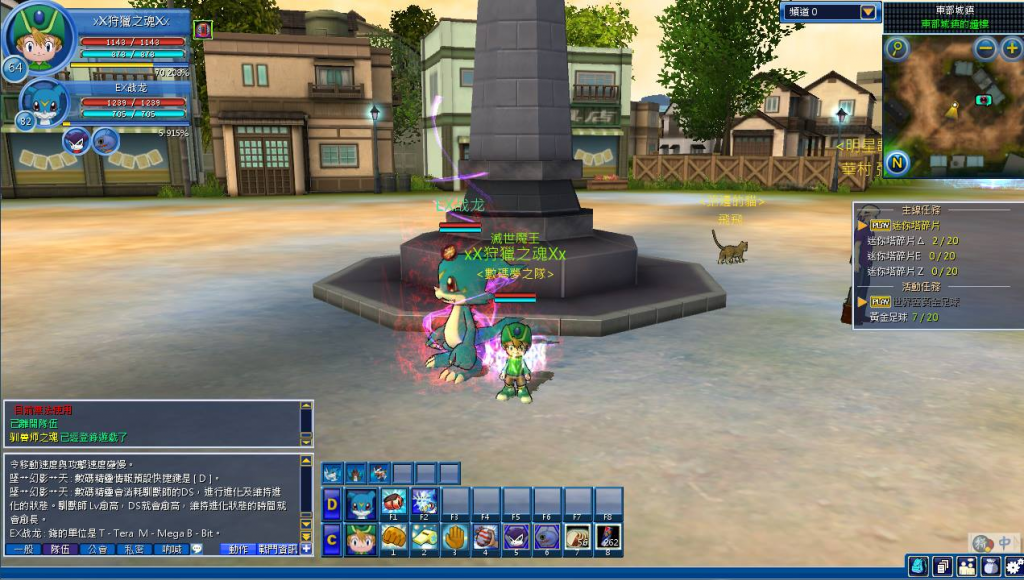This screenshot has height=580, width=1024.
Task: Zoom out the minimap with the minus button
Action: (x=986, y=47)
